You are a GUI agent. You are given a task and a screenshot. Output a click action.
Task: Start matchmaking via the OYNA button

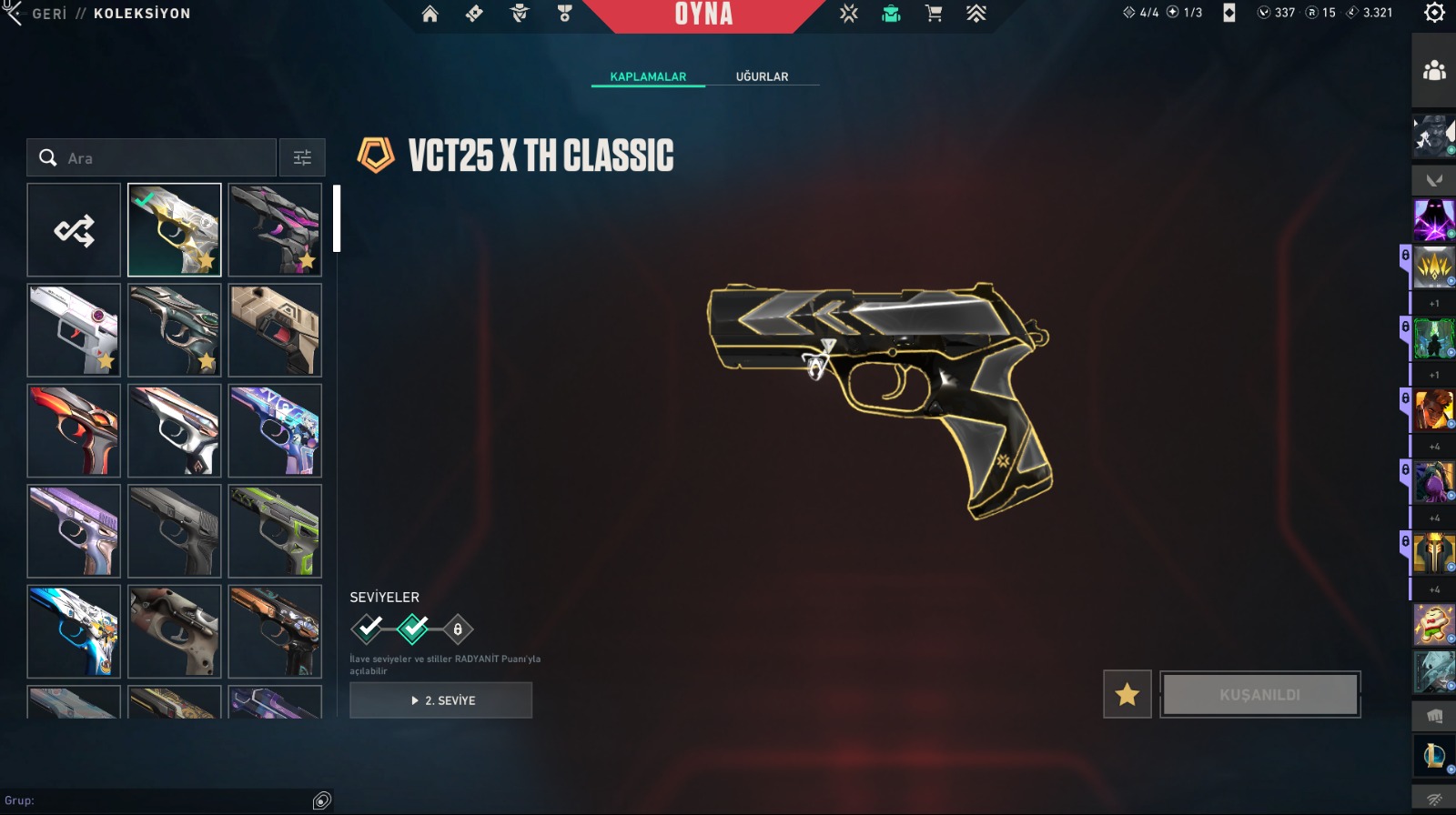pyautogui.click(x=703, y=15)
